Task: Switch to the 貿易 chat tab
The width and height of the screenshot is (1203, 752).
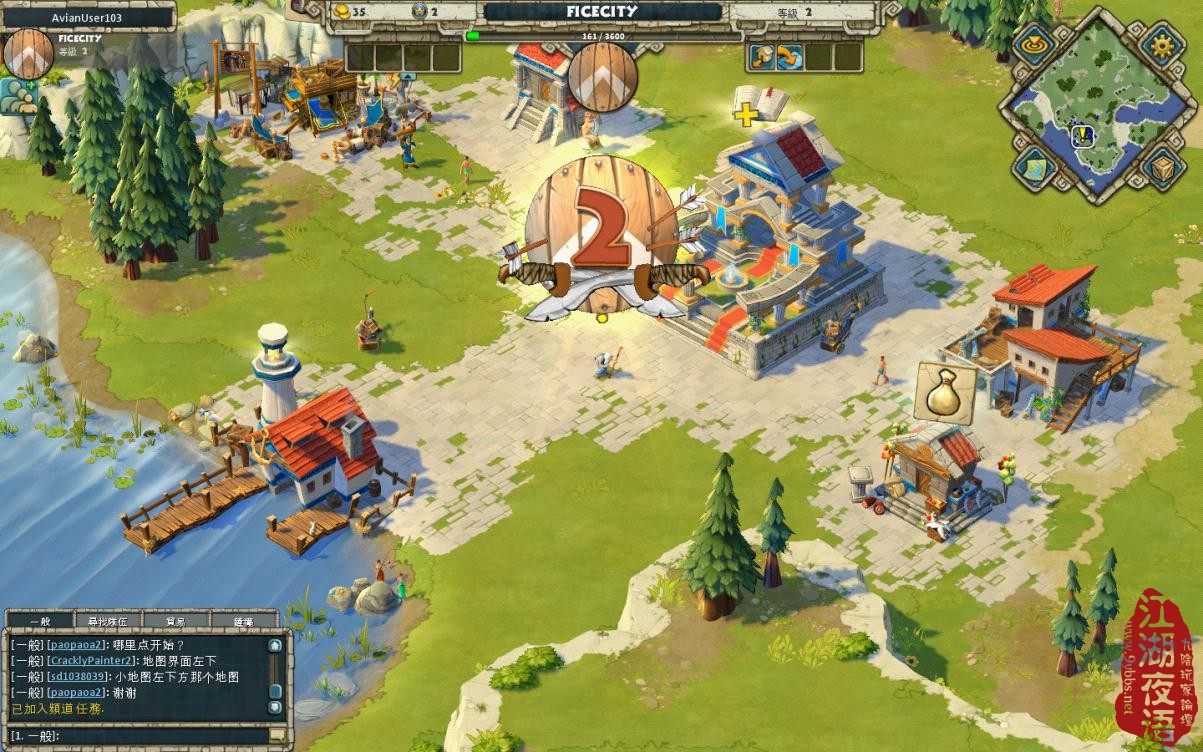Action: click(175, 621)
